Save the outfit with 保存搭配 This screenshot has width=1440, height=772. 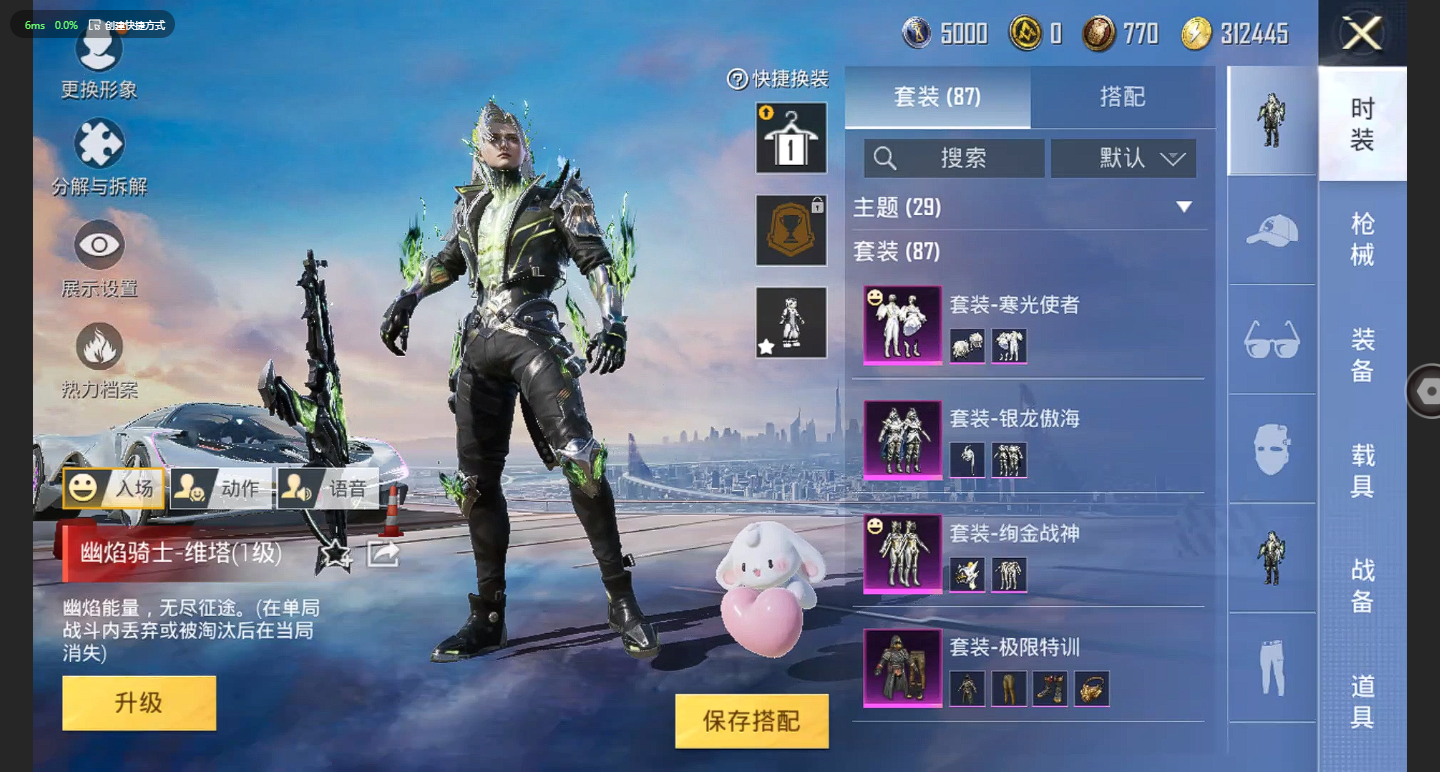click(751, 721)
